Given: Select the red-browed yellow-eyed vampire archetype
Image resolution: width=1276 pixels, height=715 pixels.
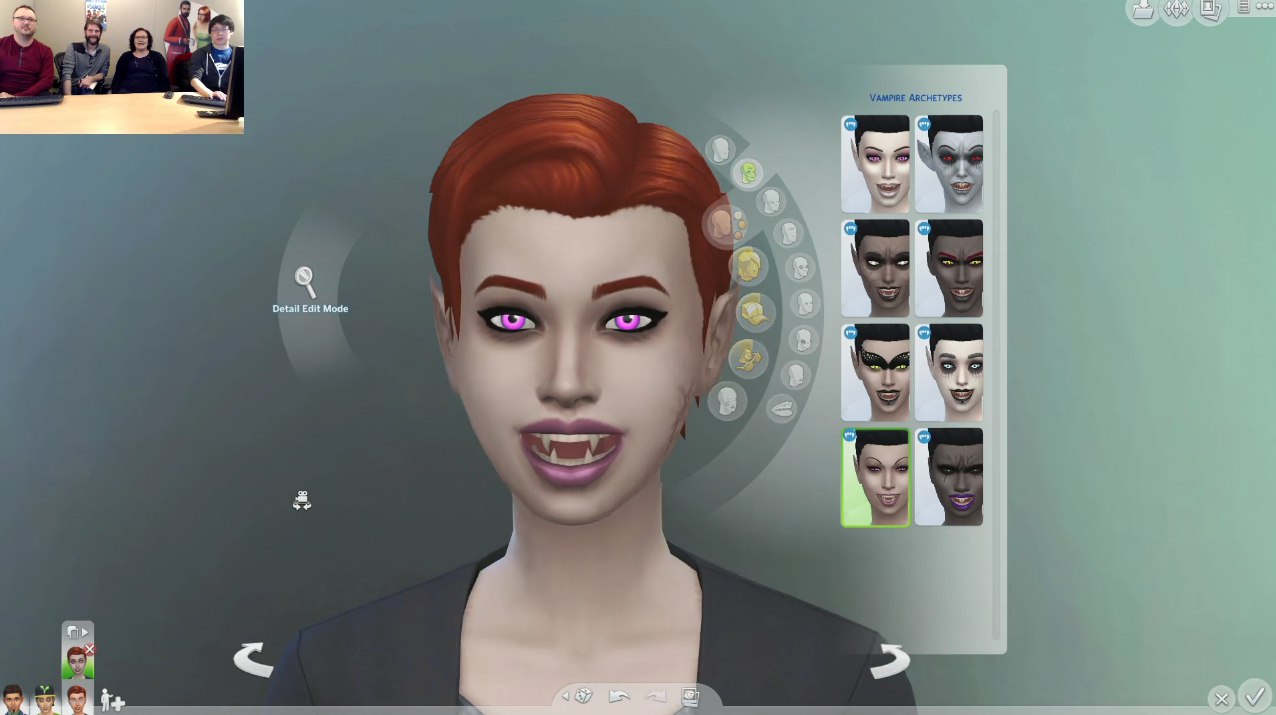Looking at the screenshot, I should (949, 268).
